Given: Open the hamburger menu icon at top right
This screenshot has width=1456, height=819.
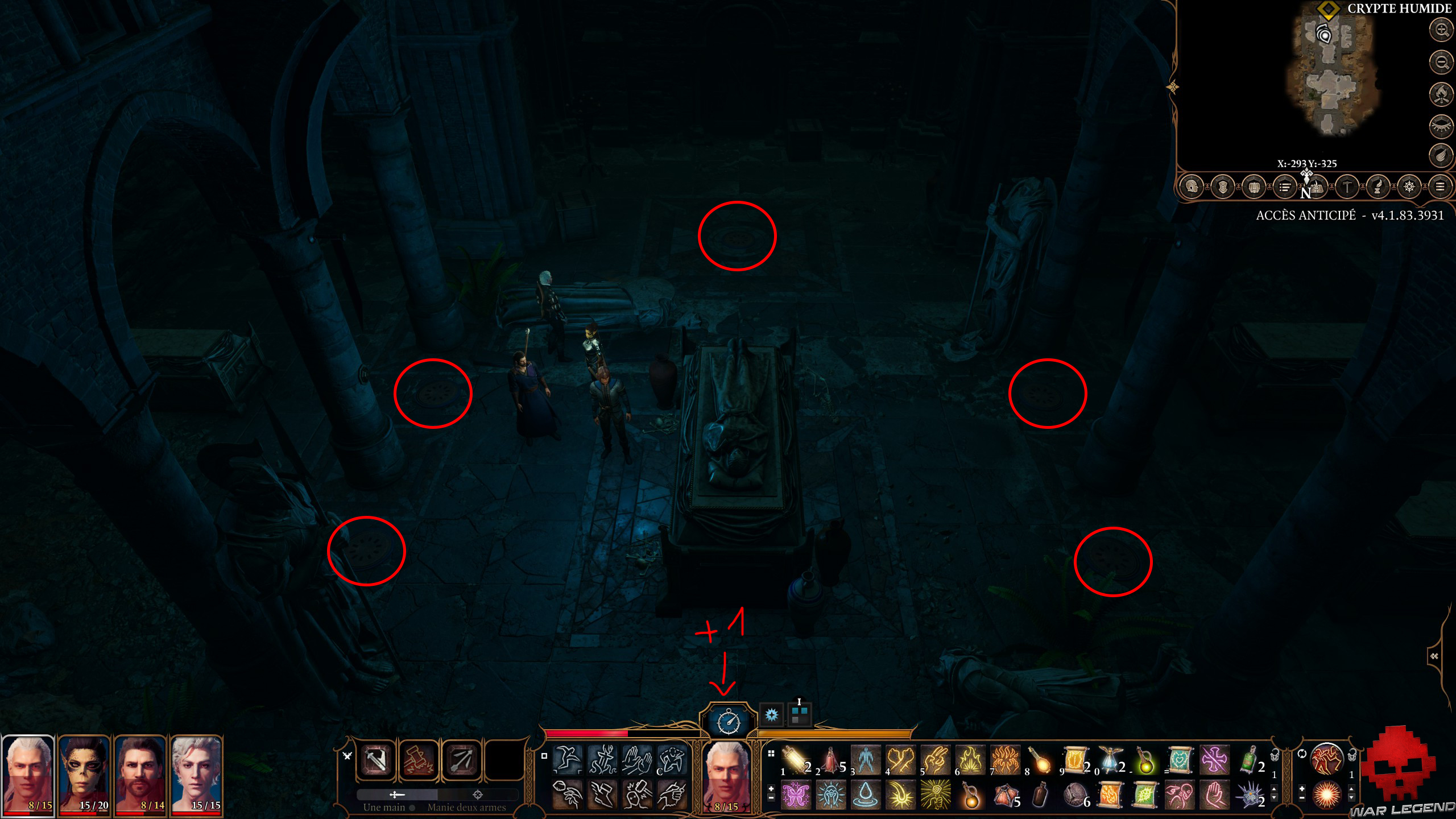Looking at the screenshot, I should pyautogui.click(x=1442, y=186).
